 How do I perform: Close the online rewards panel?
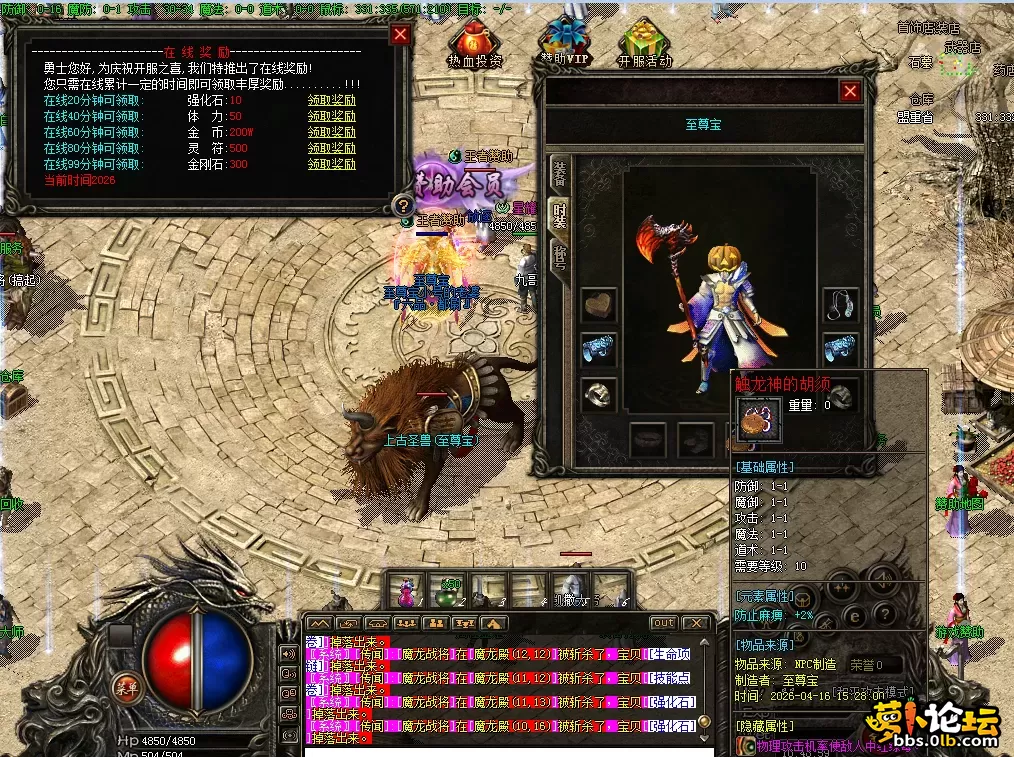click(x=400, y=35)
